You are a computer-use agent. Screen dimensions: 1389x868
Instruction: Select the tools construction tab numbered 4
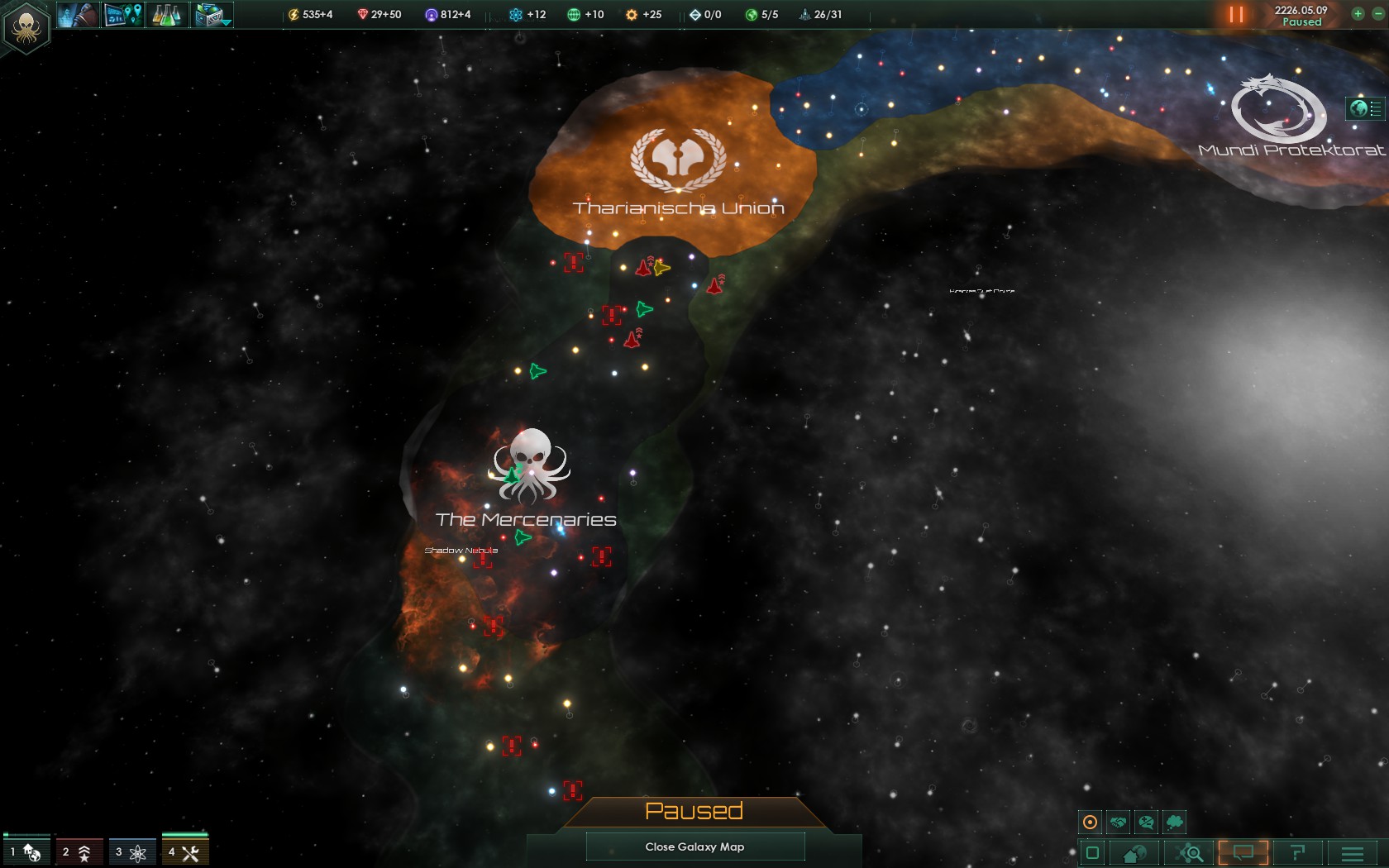click(184, 851)
